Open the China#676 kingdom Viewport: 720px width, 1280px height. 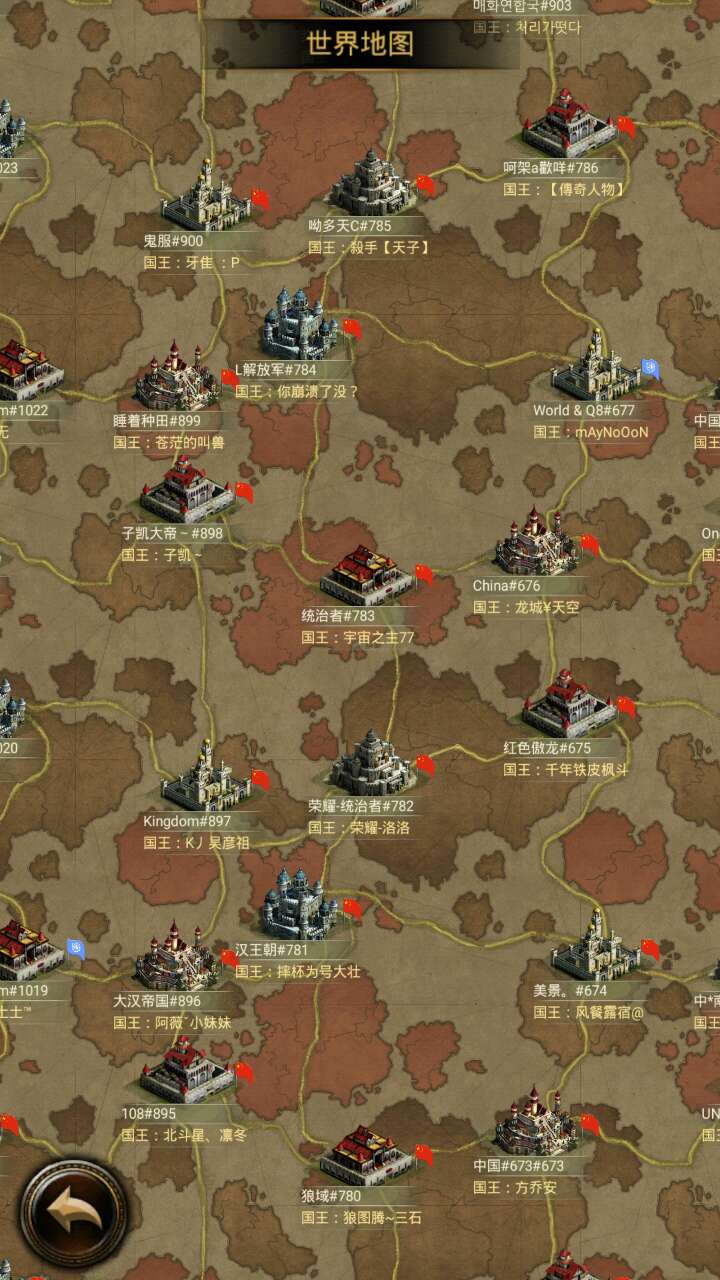point(536,543)
